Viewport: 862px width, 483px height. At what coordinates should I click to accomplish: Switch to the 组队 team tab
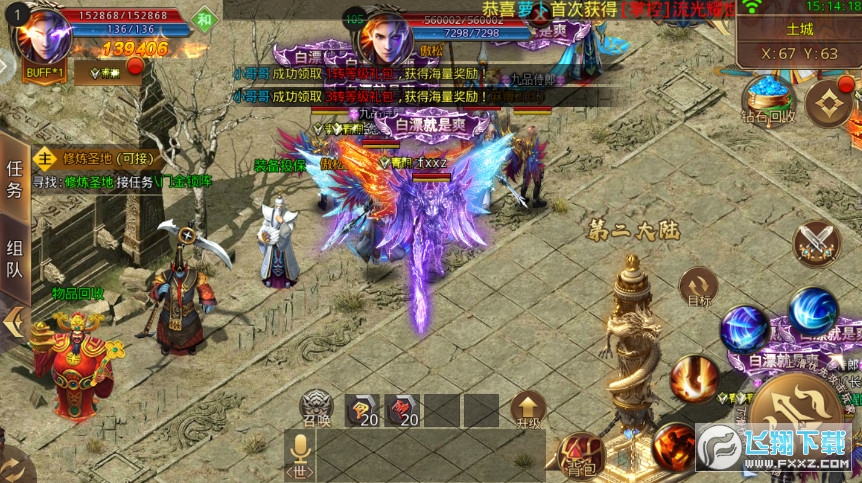(15, 260)
